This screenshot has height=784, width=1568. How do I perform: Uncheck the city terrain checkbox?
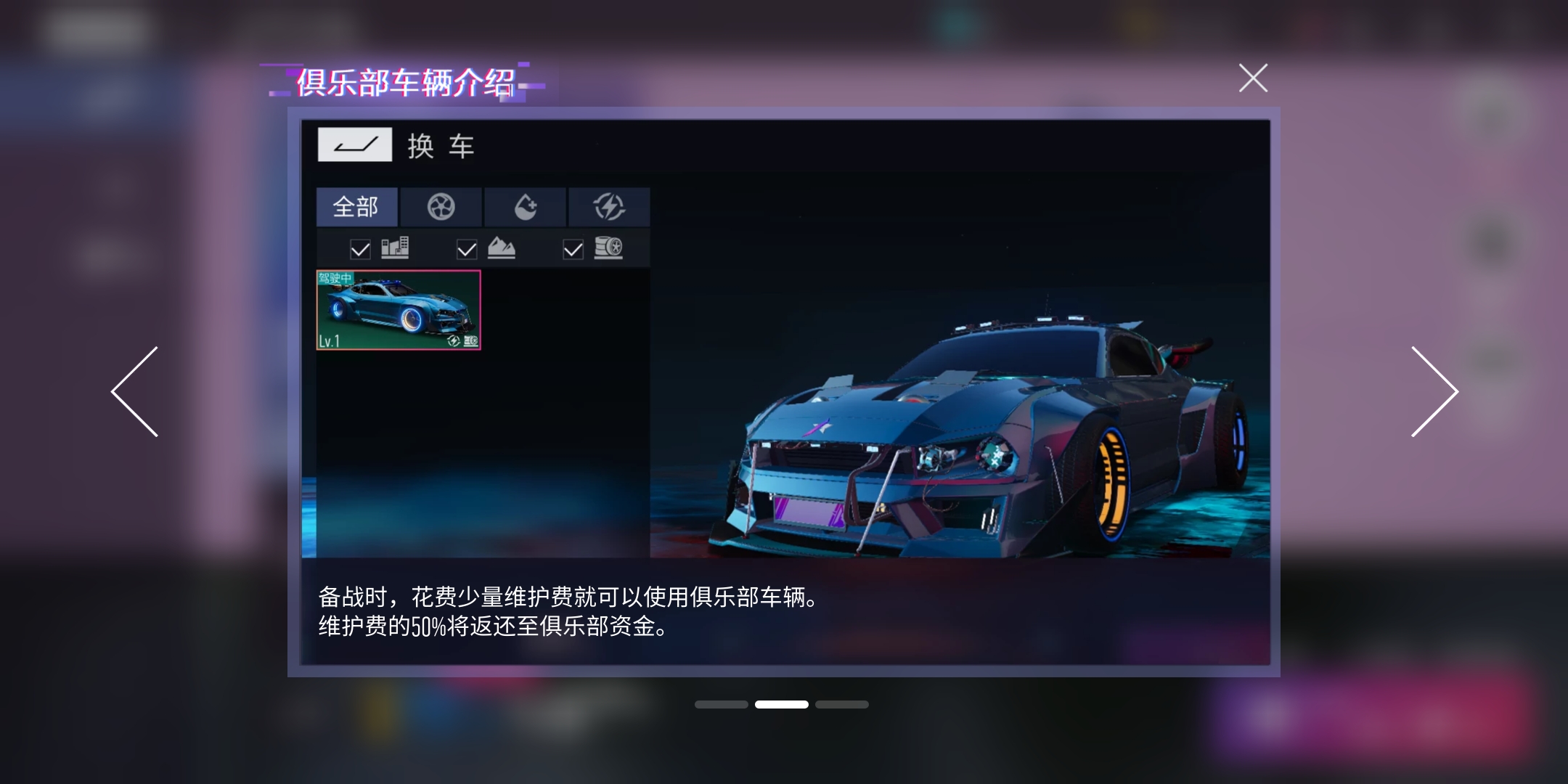point(359,248)
